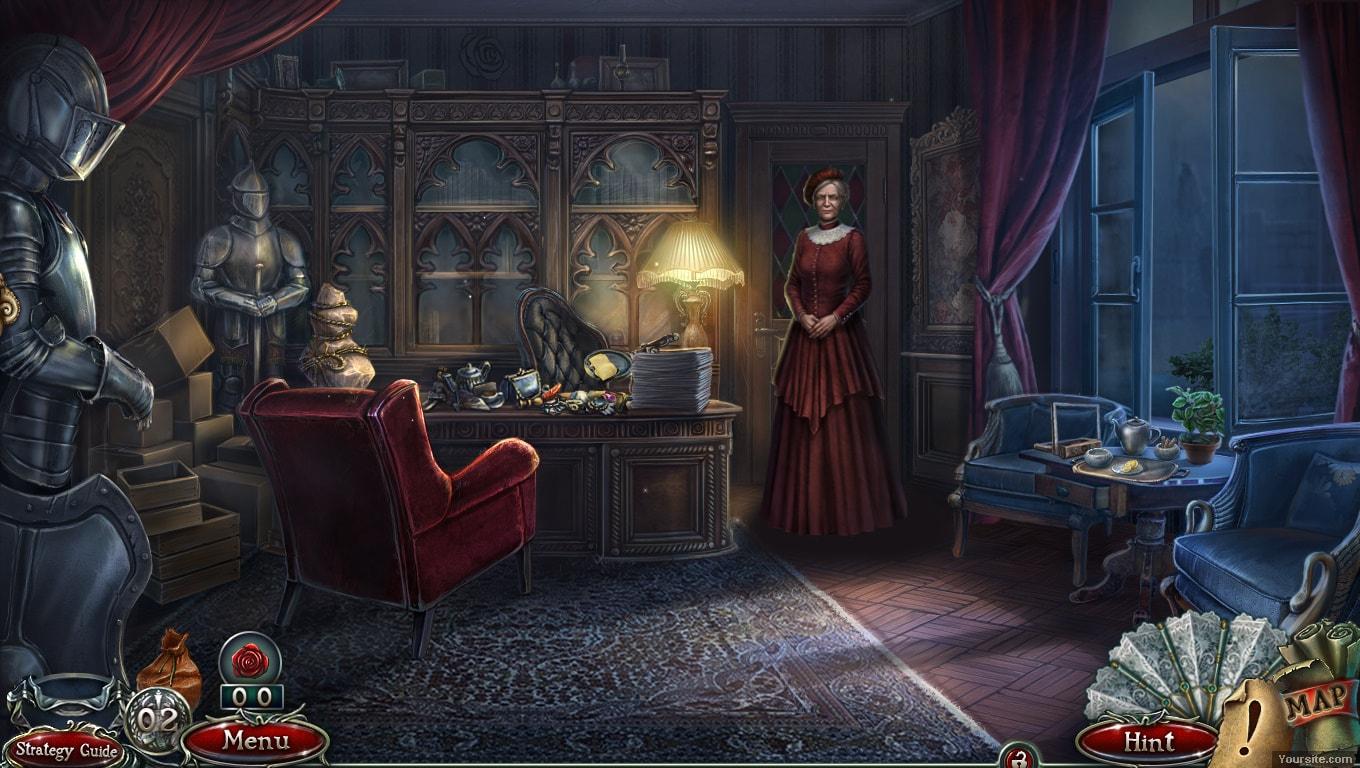Open the game Menu
Image resolution: width=1360 pixels, height=768 pixels.
point(255,741)
